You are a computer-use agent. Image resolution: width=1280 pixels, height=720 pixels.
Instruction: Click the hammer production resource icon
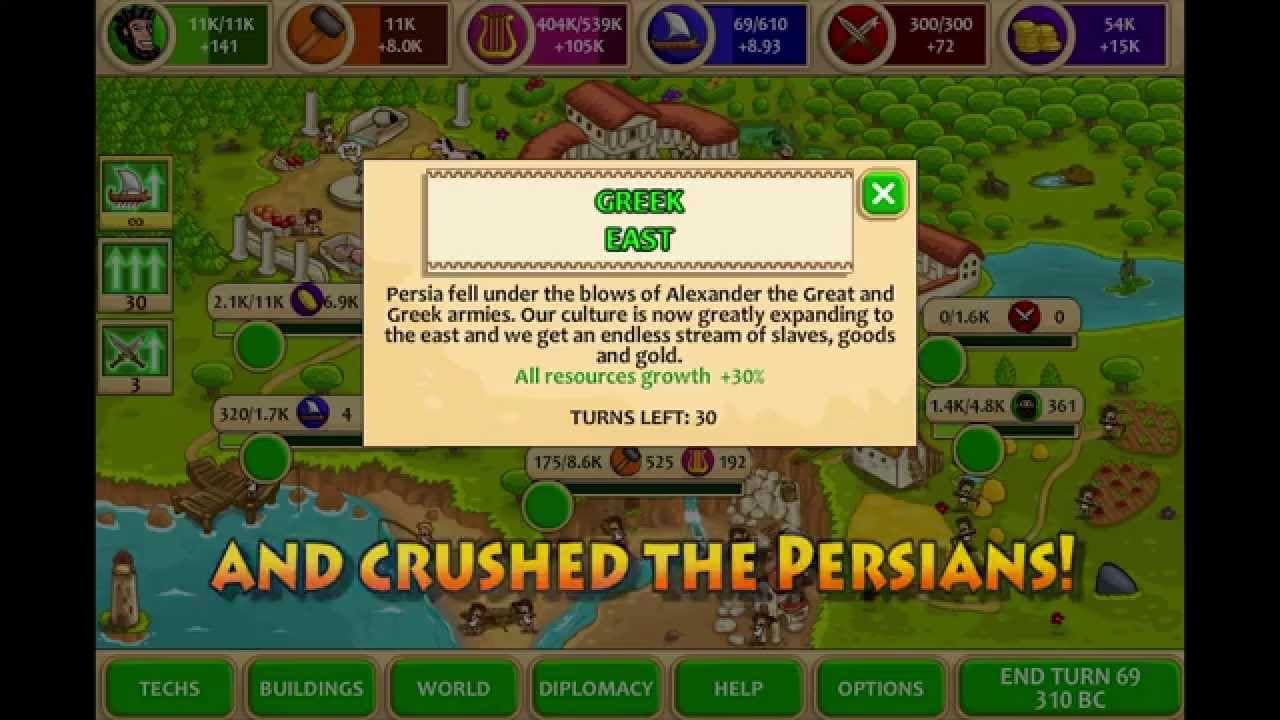(317, 33)
